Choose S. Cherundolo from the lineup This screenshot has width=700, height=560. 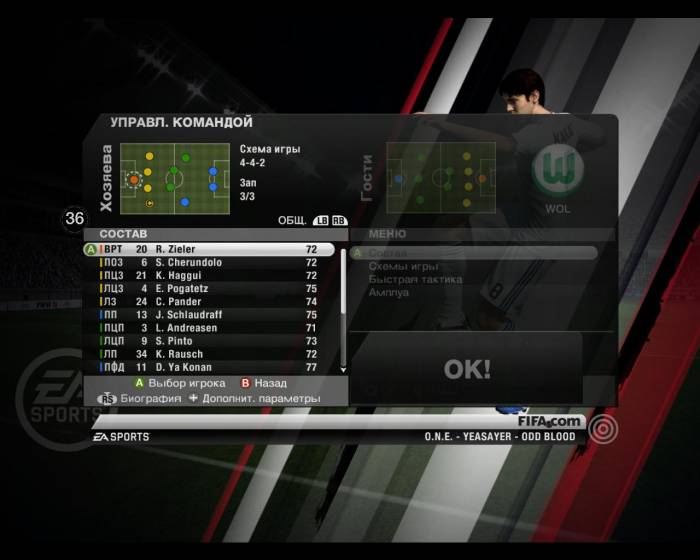(x=210, y=262)
